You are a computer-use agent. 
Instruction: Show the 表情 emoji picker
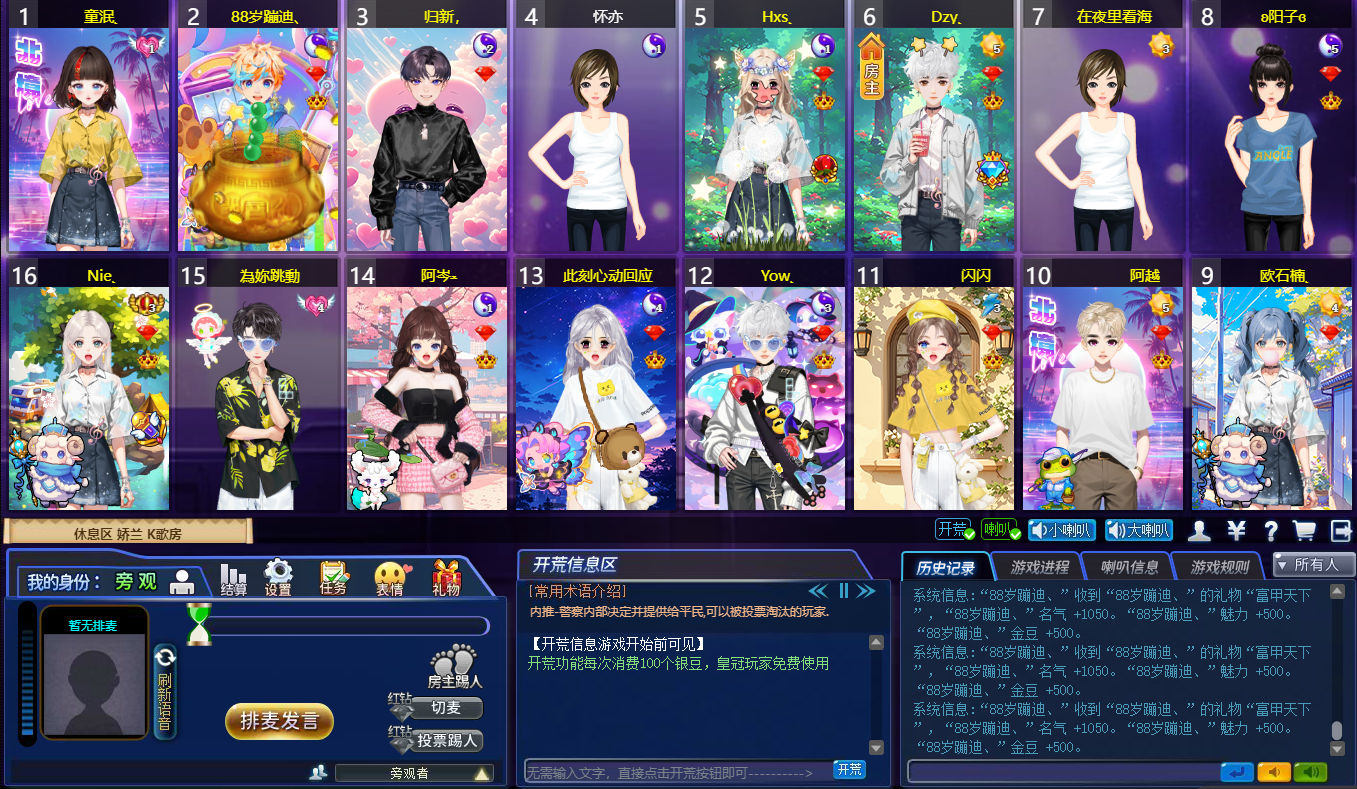(x=389, y=578)
